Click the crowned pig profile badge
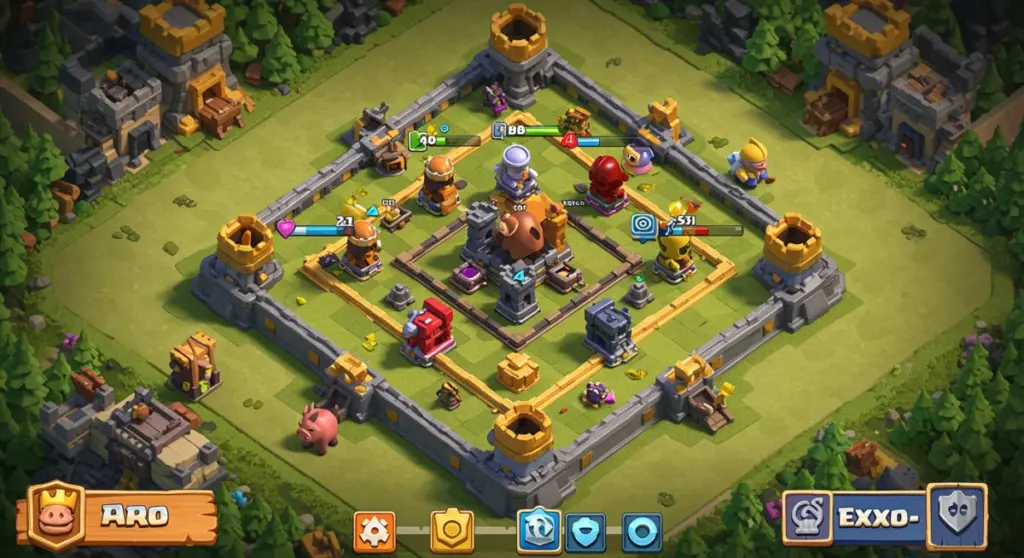This screenshot has width=1024, height=558. point(56,516)
